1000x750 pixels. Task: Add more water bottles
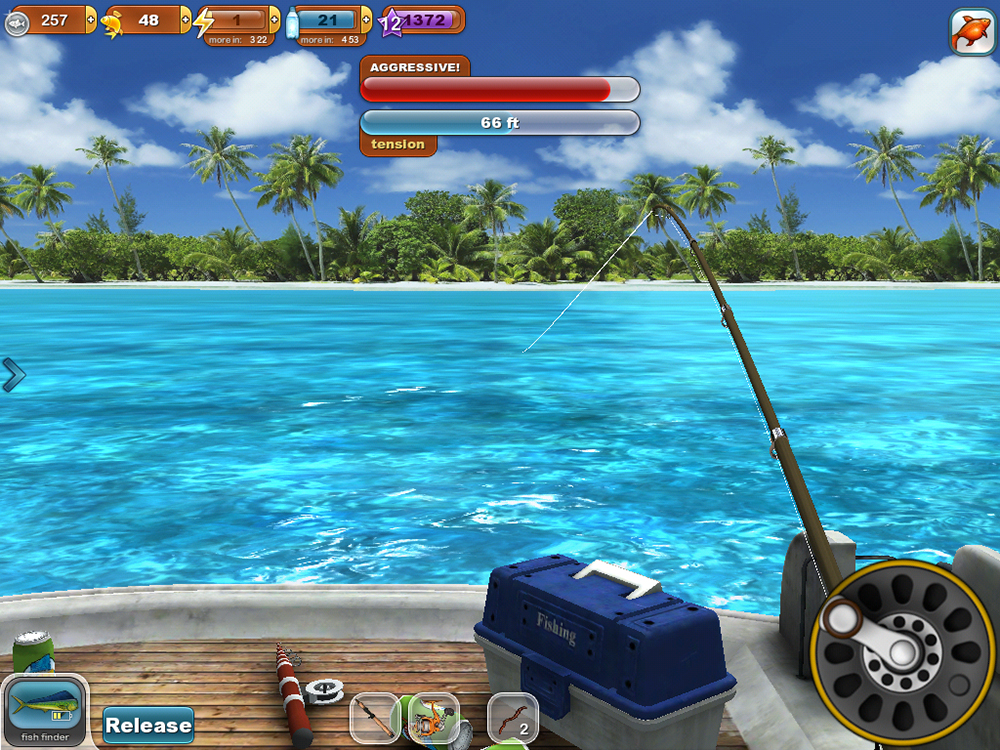click(366, 20)
